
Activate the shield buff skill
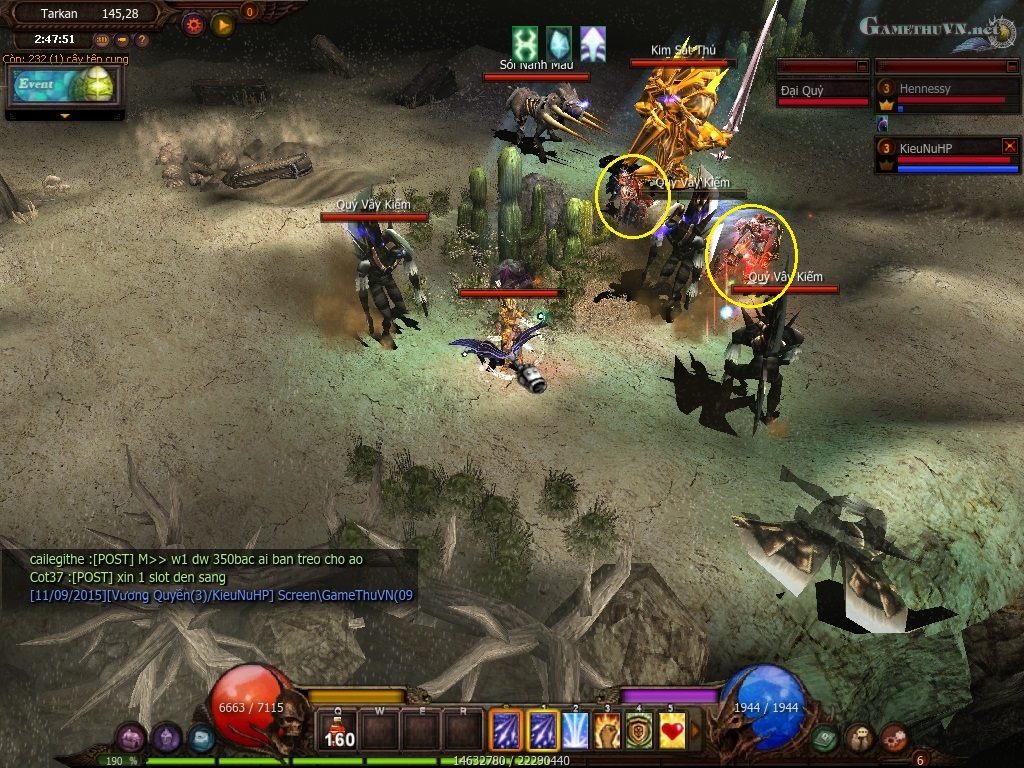click(x=640, y=730)
